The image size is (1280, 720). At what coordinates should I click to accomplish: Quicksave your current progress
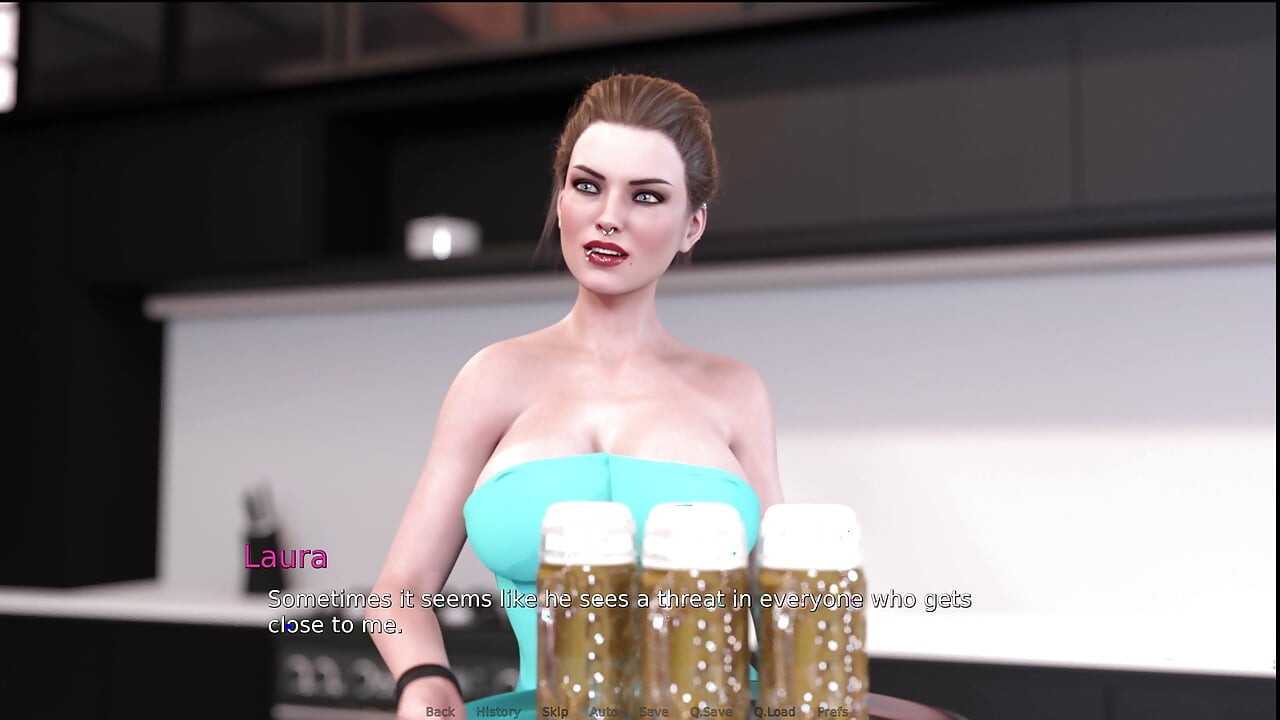click(x=712, y=712)
